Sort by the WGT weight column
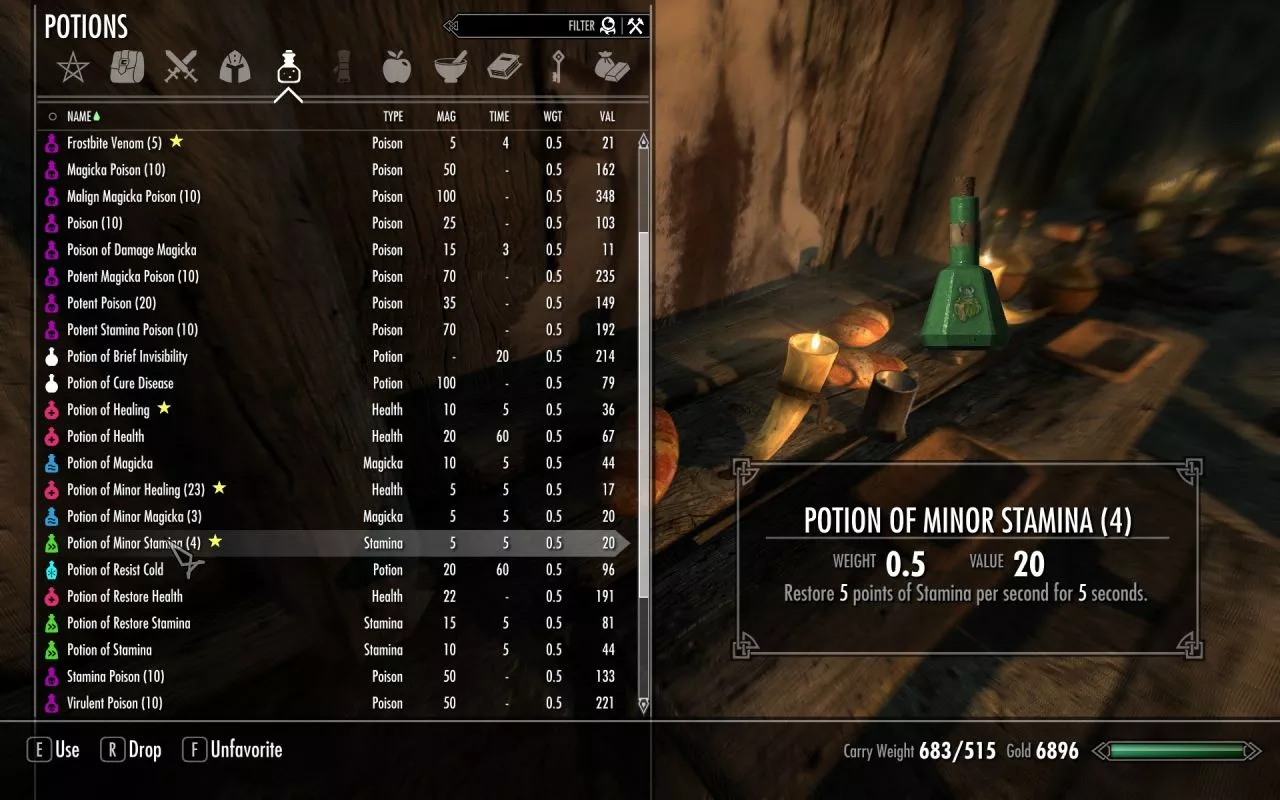The height and width of the screenshot is (800, 1280). (552, 117)
